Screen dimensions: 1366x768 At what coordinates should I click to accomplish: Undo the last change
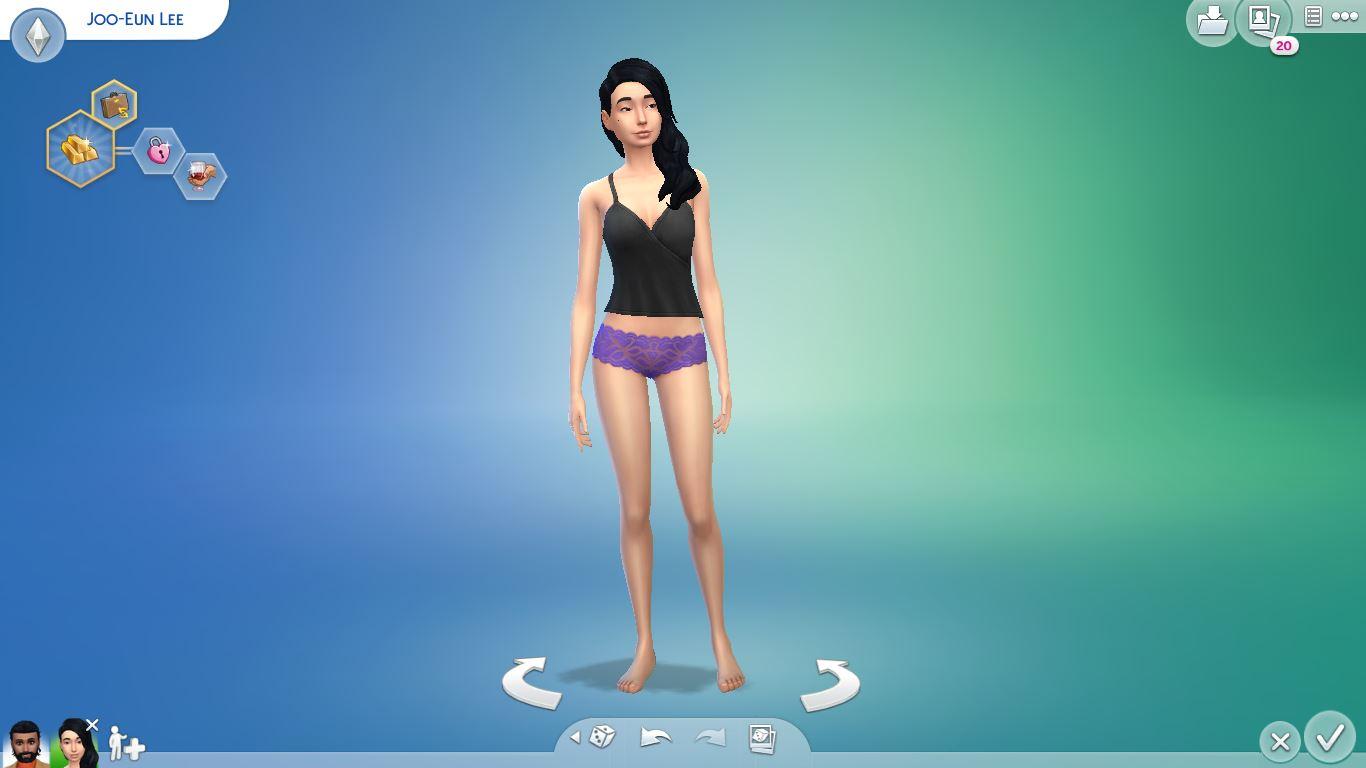pos(655,738)
